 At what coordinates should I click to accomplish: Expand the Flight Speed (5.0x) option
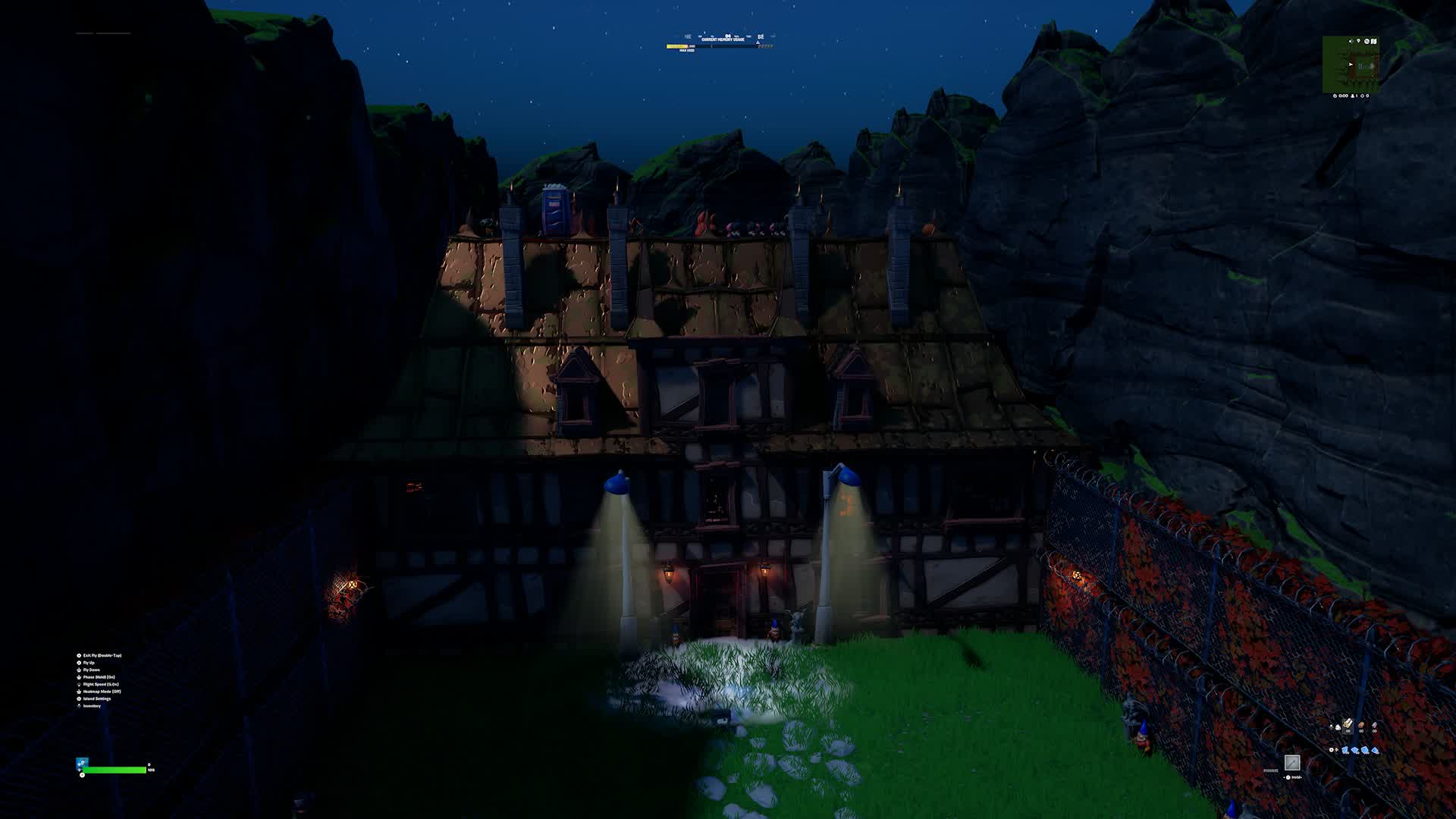click(x=101, y=684)
